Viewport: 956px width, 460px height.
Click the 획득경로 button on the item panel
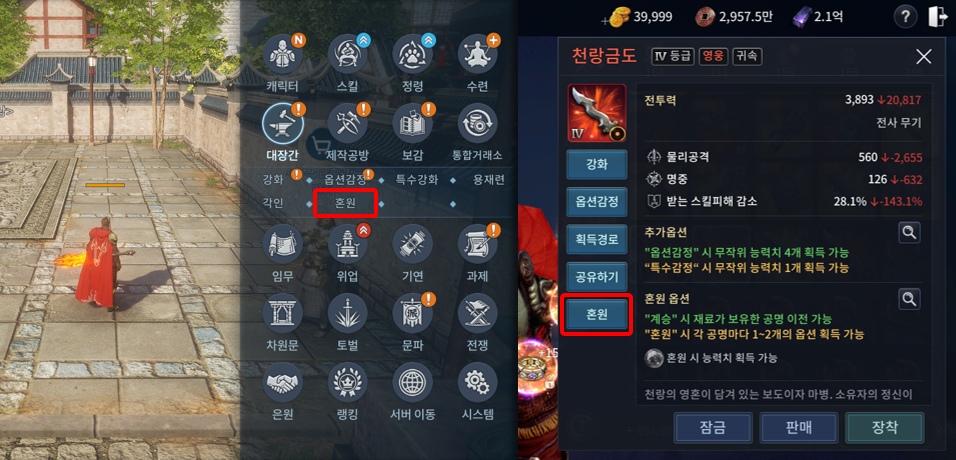[597, 240]
